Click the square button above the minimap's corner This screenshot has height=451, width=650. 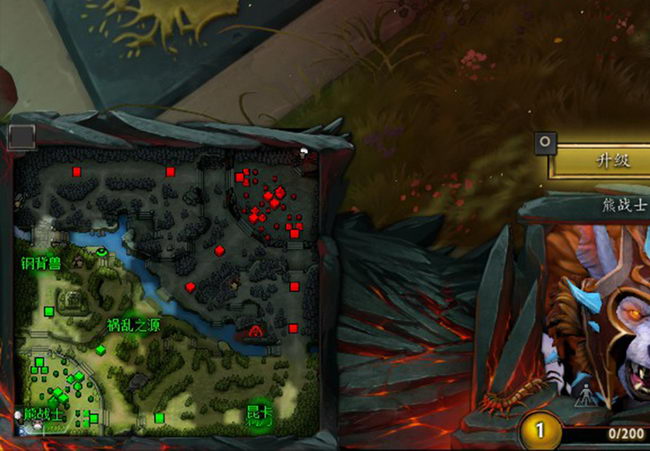[x=22, y=136]
